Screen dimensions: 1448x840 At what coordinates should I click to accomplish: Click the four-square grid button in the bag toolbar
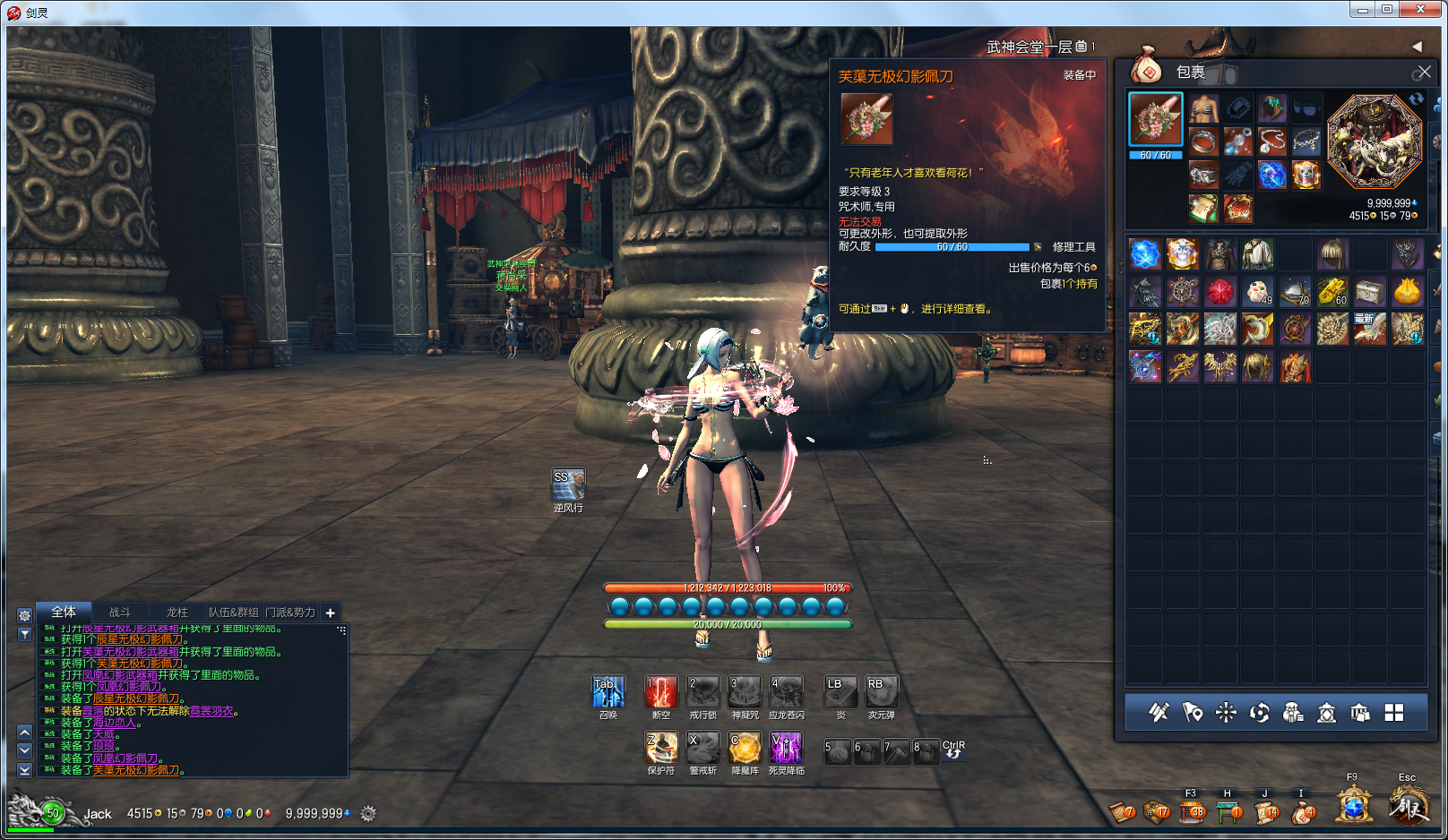(x=1394, y=713)
